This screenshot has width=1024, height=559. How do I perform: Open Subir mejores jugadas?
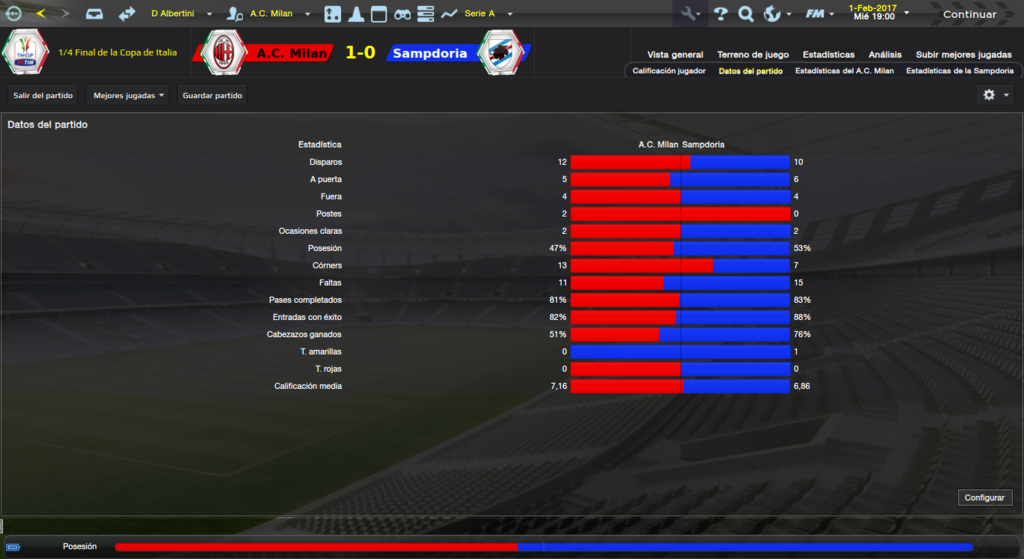963,55
